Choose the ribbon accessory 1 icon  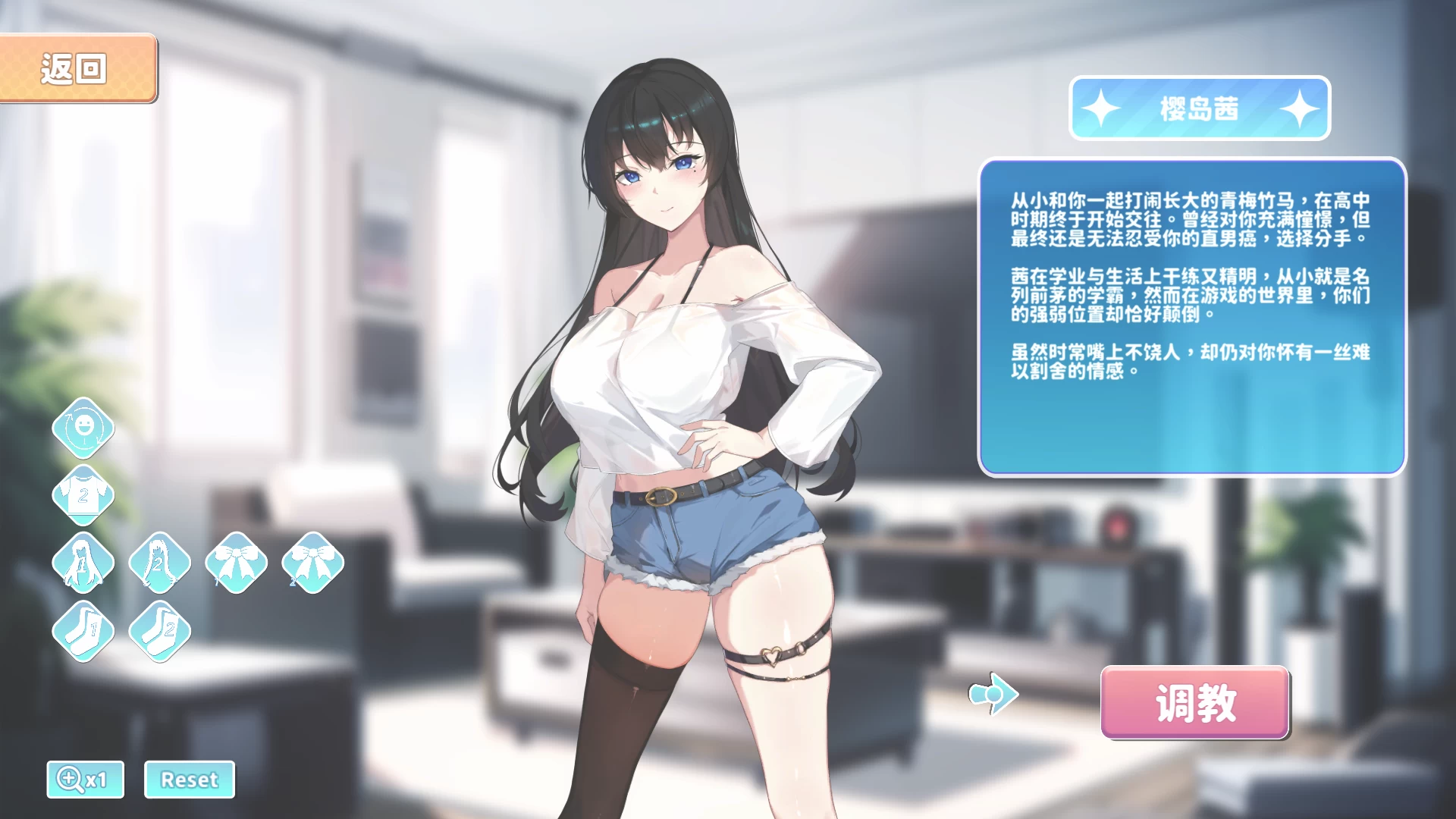(x=236, y=563)
